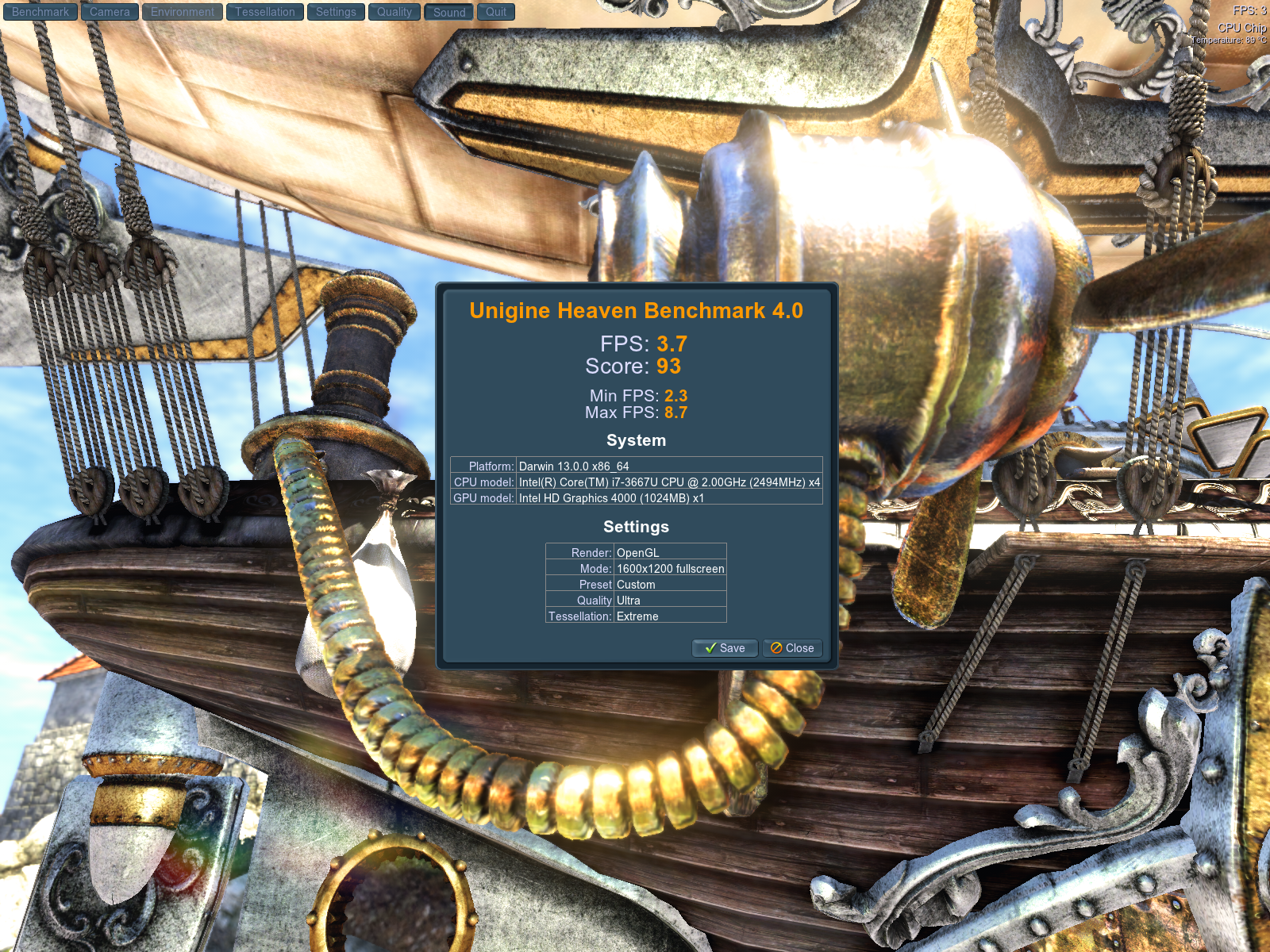1270x952 pixels.
Task: Quit the Heaven benchmark
Action: pos(496,12)
